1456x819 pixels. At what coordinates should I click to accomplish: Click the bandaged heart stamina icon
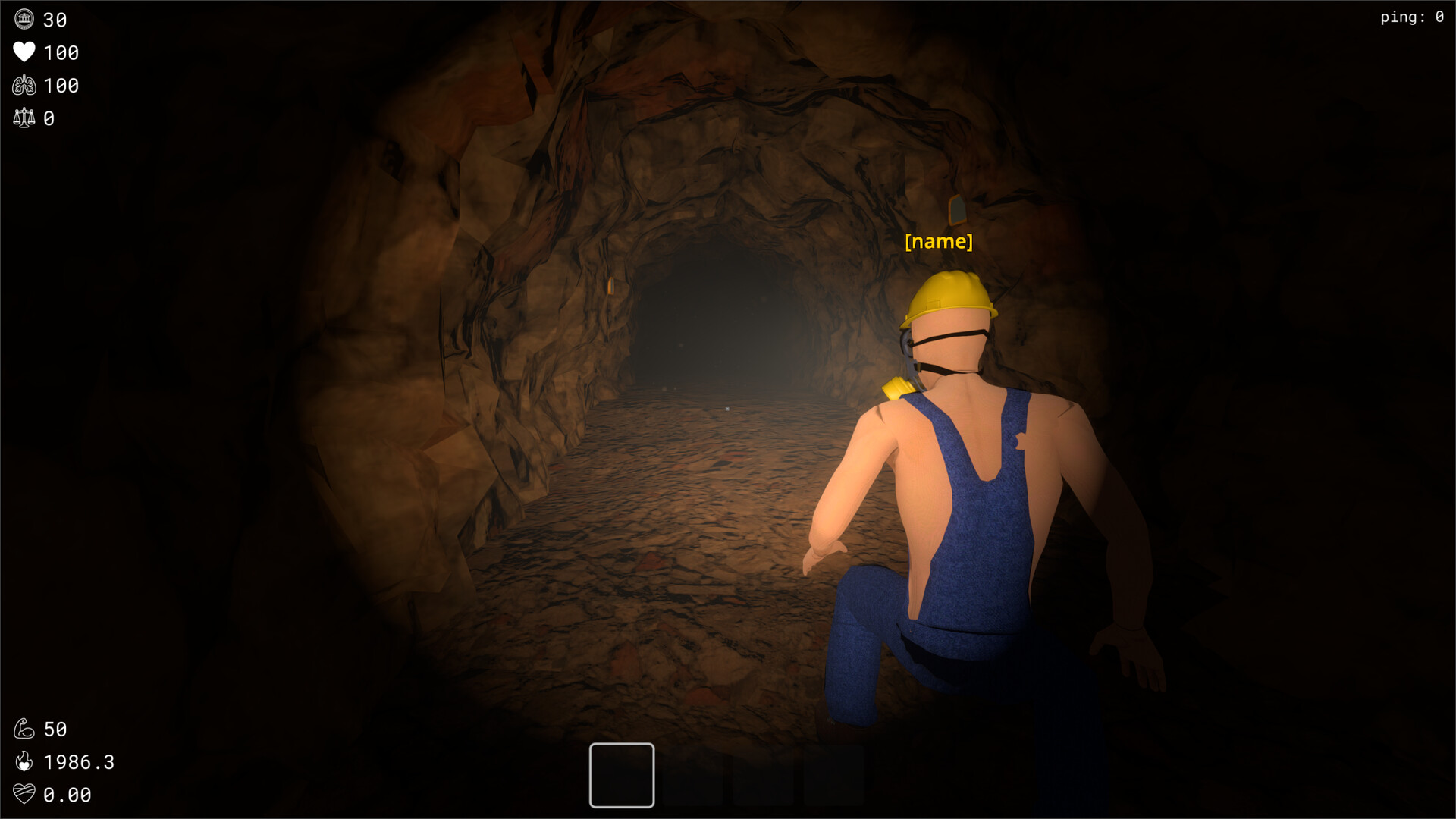tap(25, 795)
